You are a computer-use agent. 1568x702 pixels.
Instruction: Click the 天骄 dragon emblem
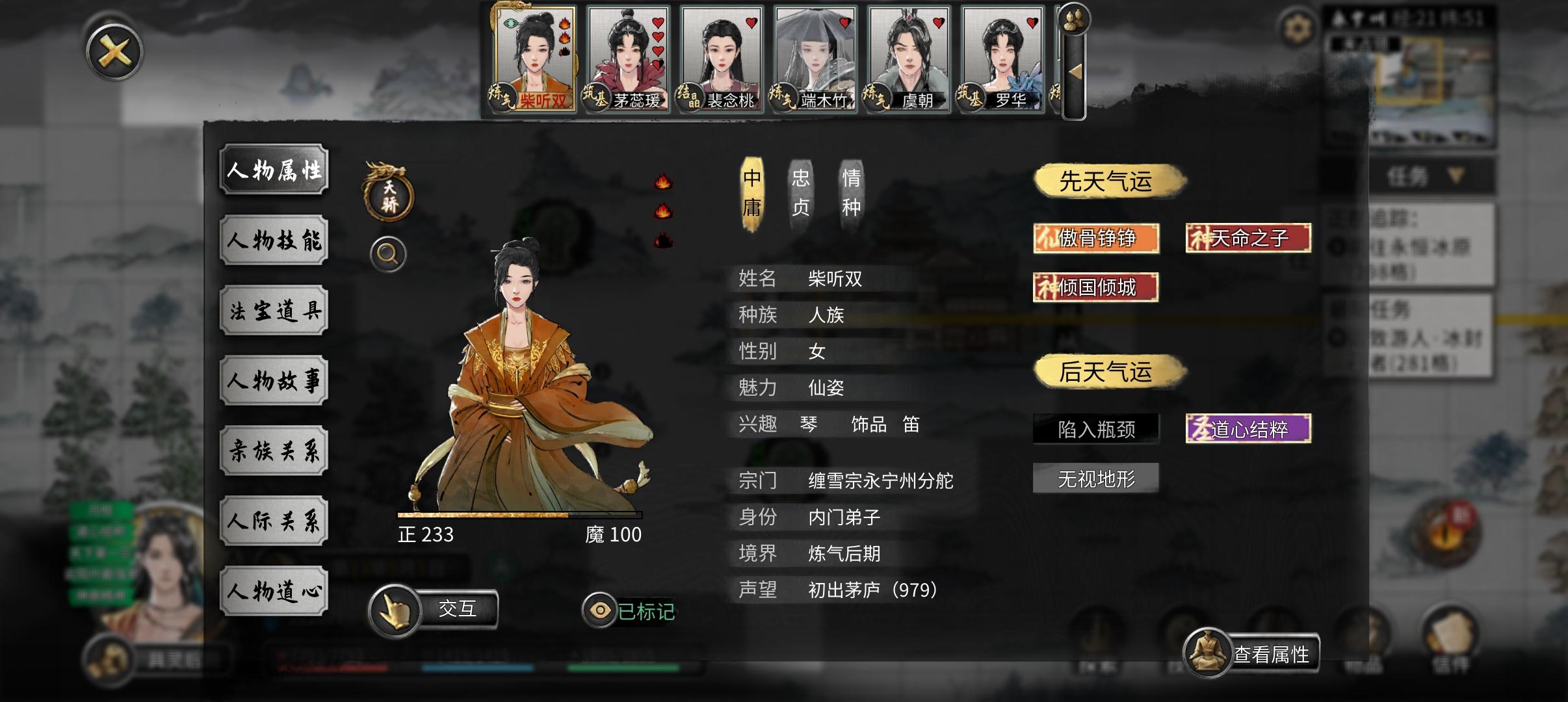[388, 194]
